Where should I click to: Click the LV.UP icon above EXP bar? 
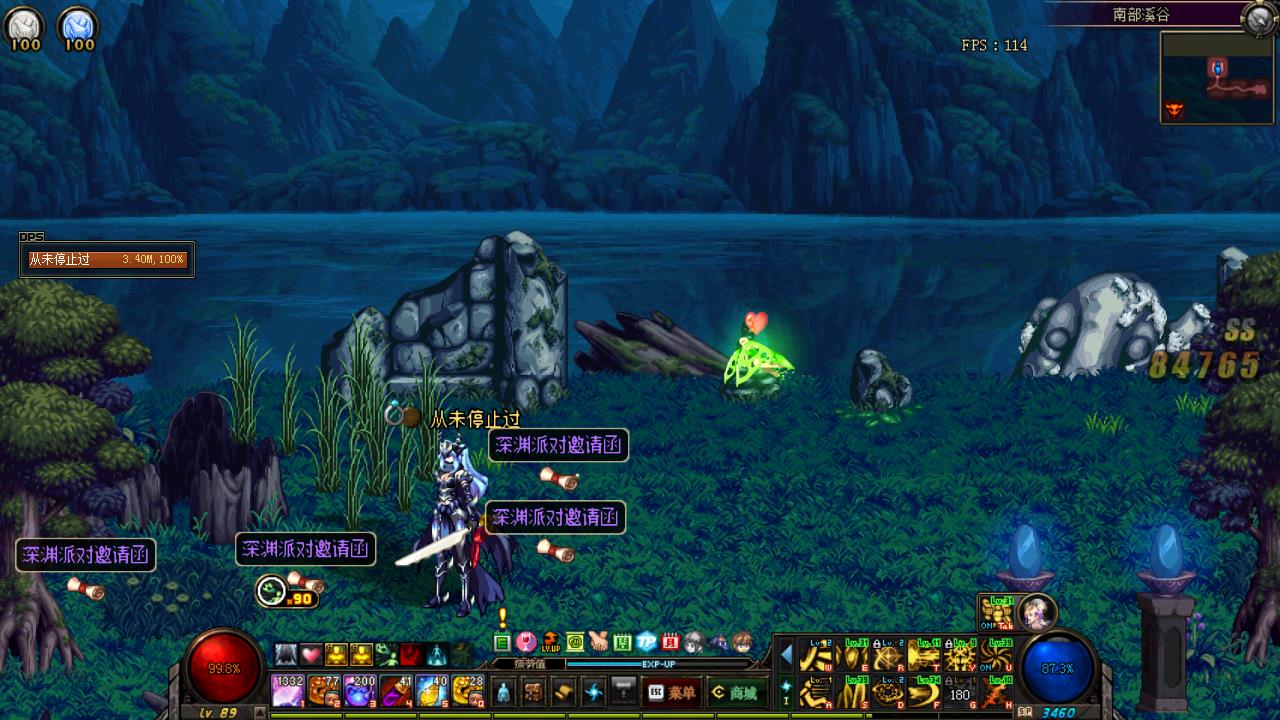550,642
